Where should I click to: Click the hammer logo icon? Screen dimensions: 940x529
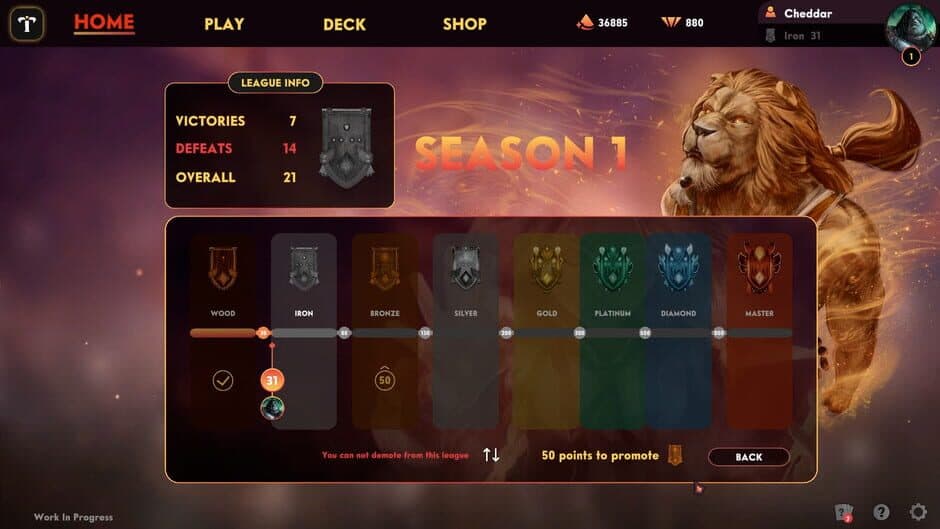27,24
